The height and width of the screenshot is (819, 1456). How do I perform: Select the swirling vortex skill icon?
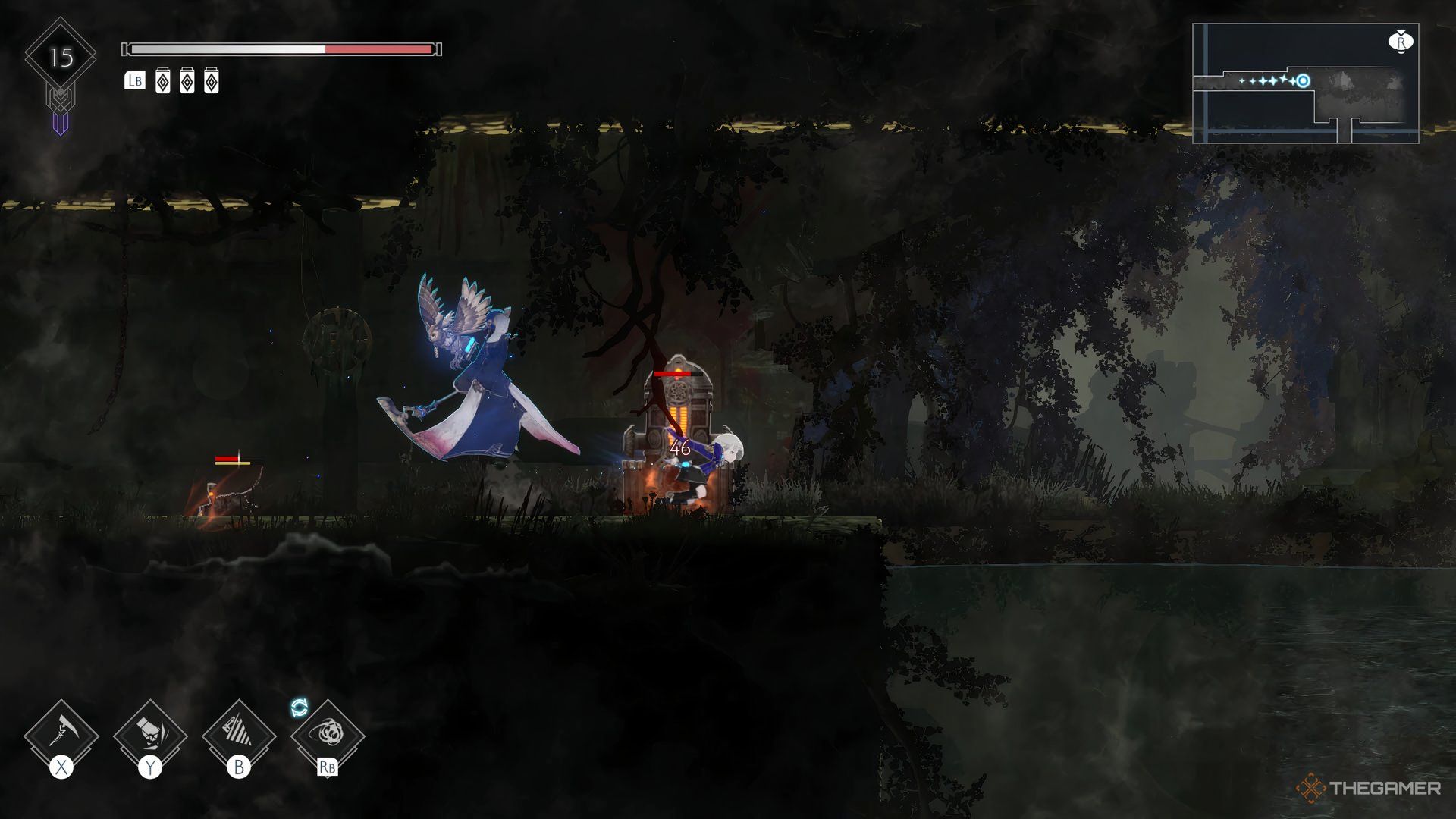[x=328, y=736]
